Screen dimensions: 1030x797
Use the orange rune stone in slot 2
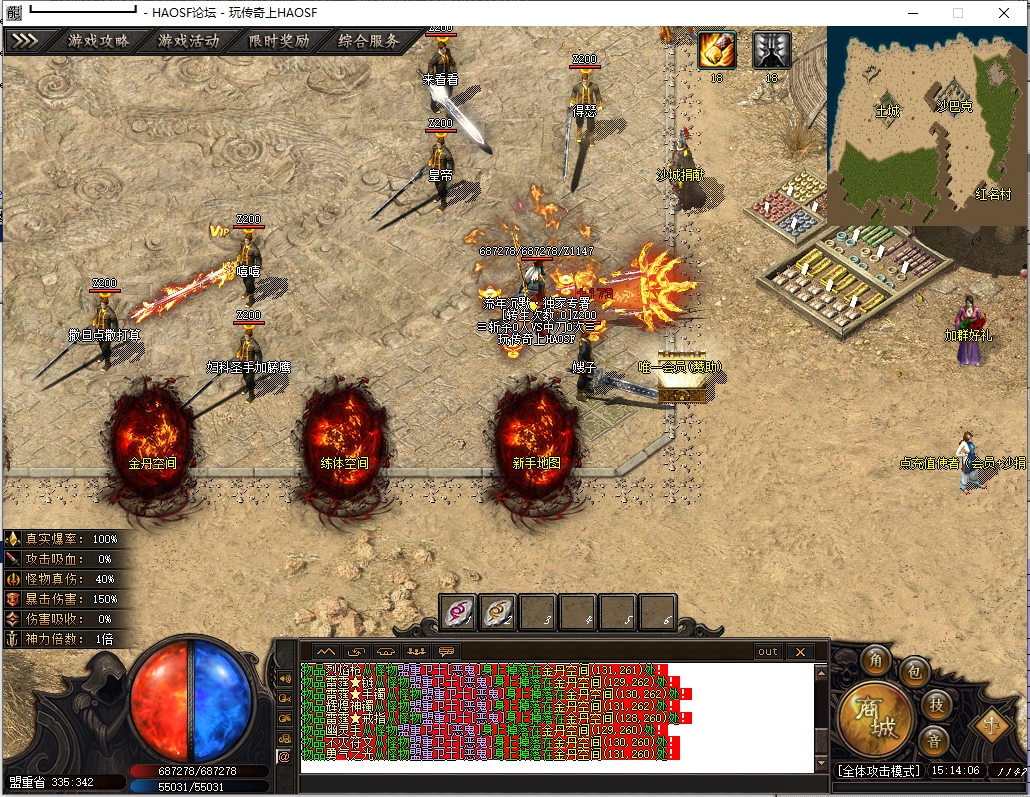(x=498, y=612)
